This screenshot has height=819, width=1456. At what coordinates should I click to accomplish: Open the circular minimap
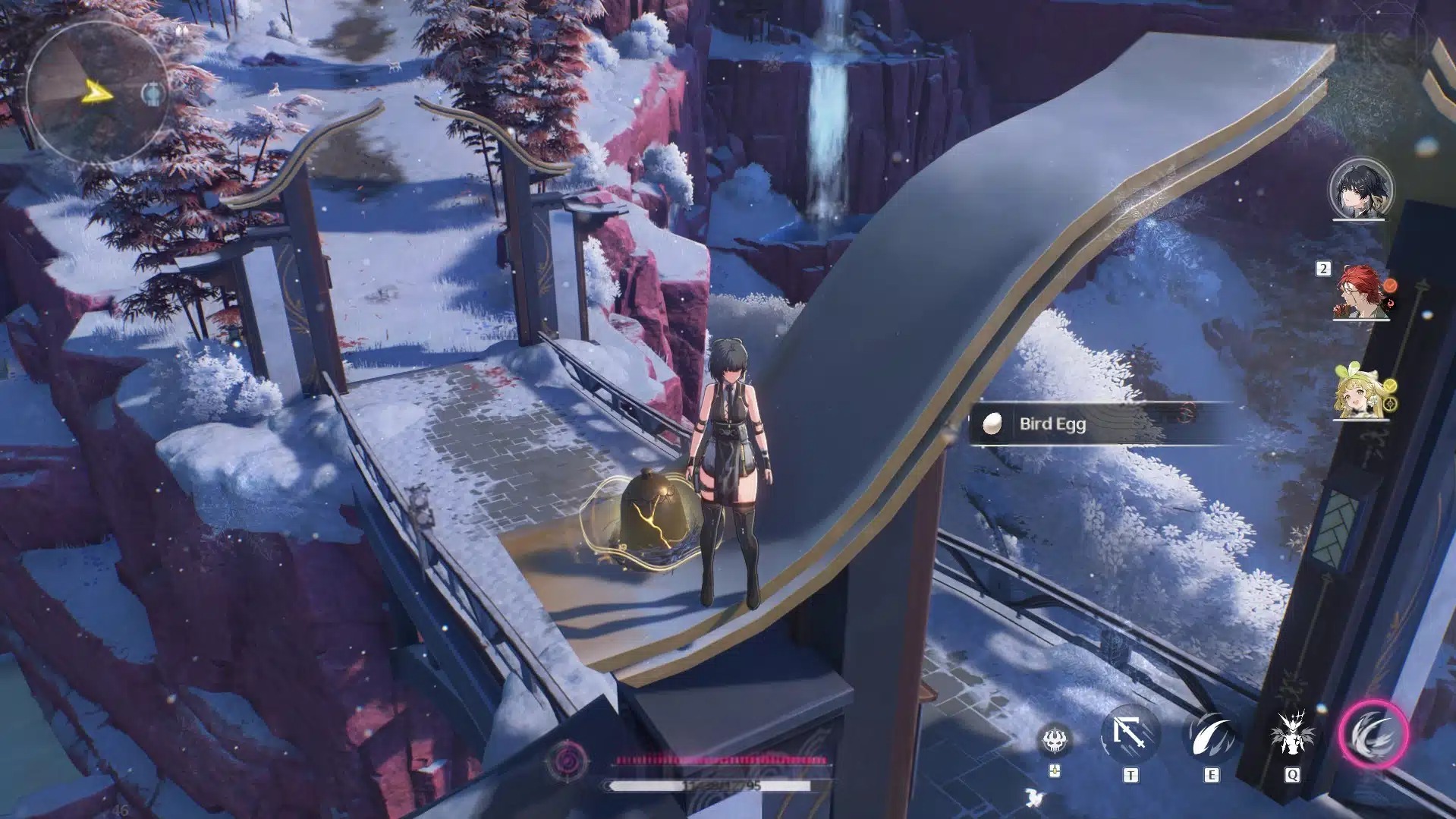[96, 93]
